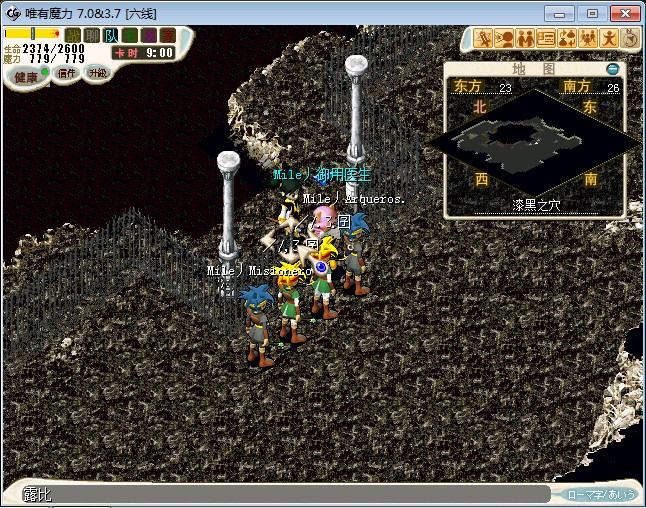Toggle the 聊 chat channel tab
The height and width of the screenshot is (508, 646).
coord(91,36)
